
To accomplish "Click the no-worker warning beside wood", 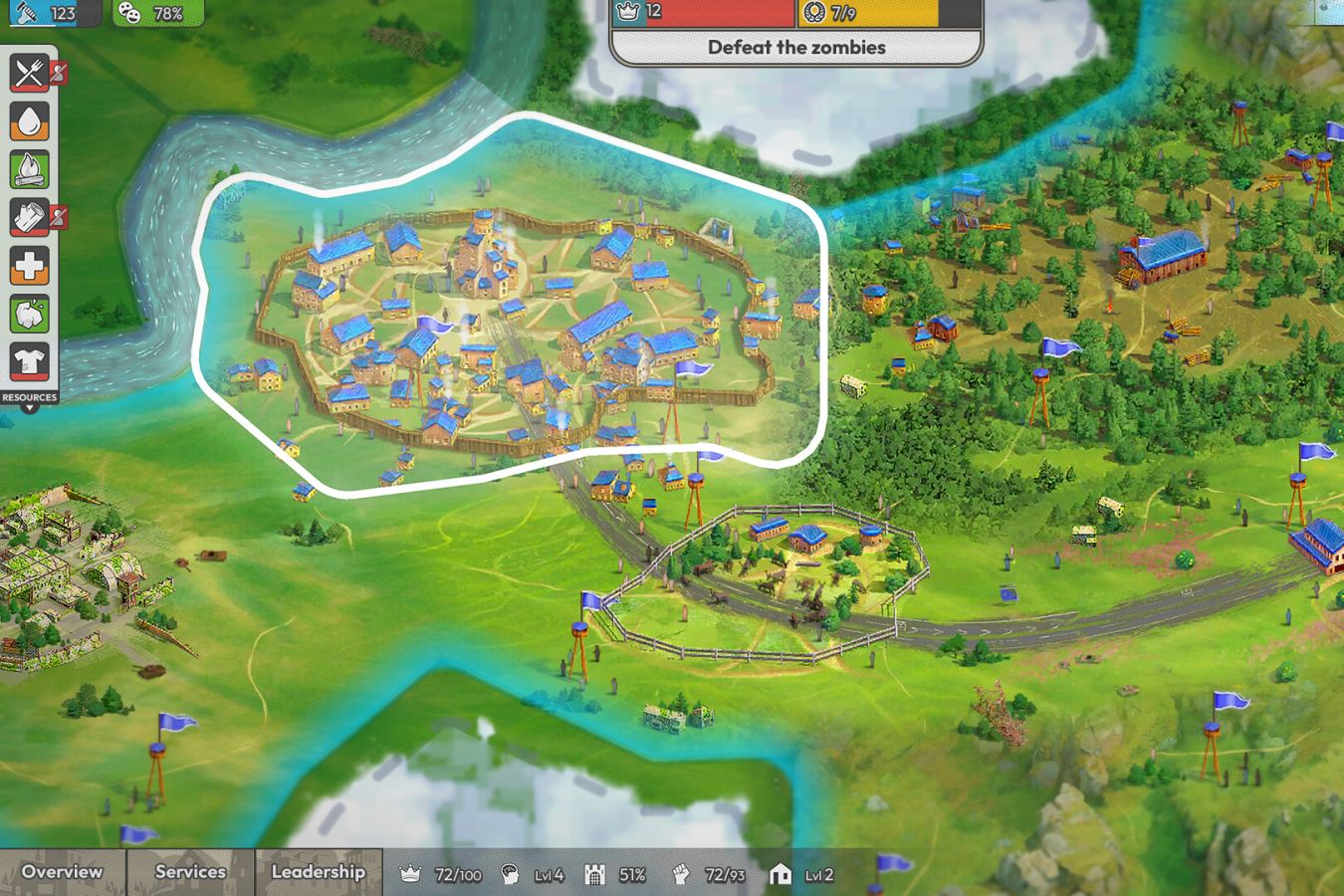I will pyautogui.click(x=60, y=216).
